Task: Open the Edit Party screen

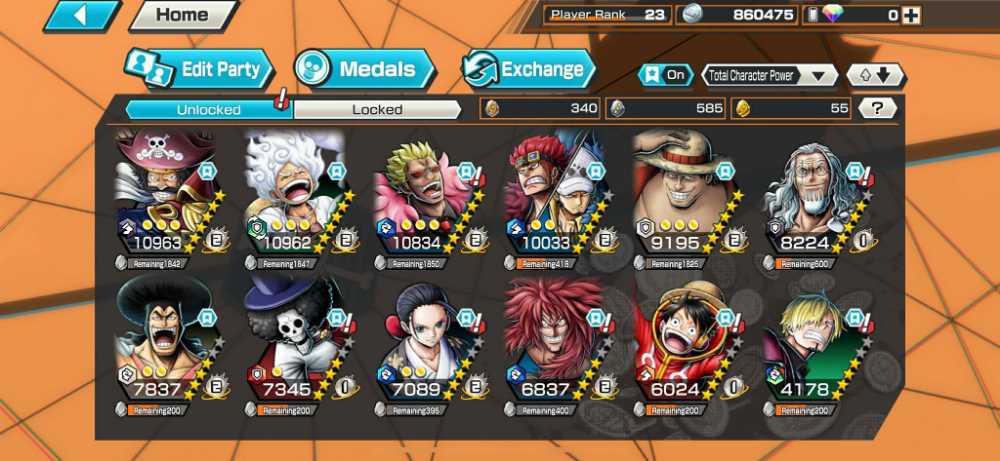Action: coord(199,70)
